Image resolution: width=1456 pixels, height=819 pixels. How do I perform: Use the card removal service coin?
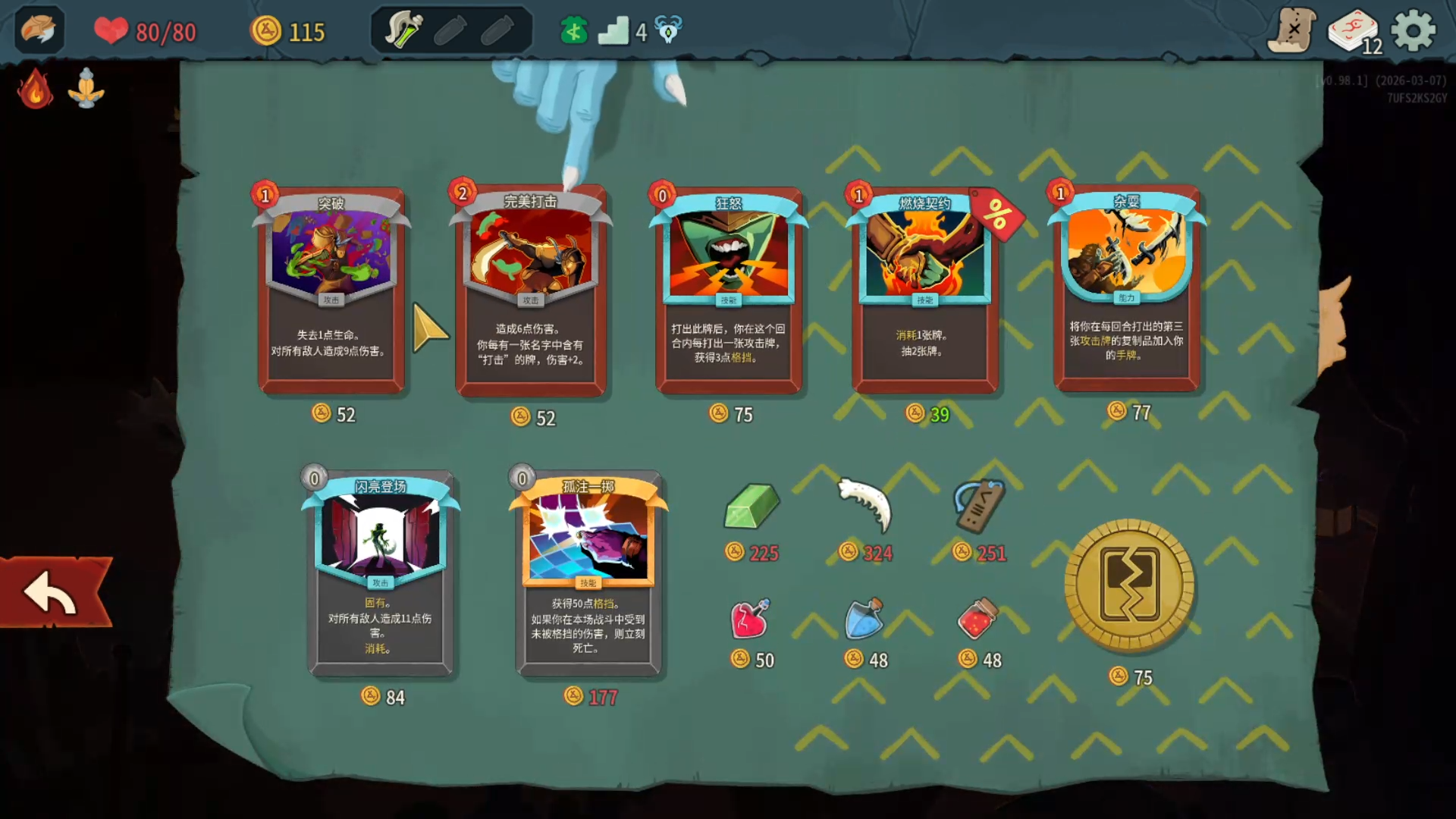1129,585
